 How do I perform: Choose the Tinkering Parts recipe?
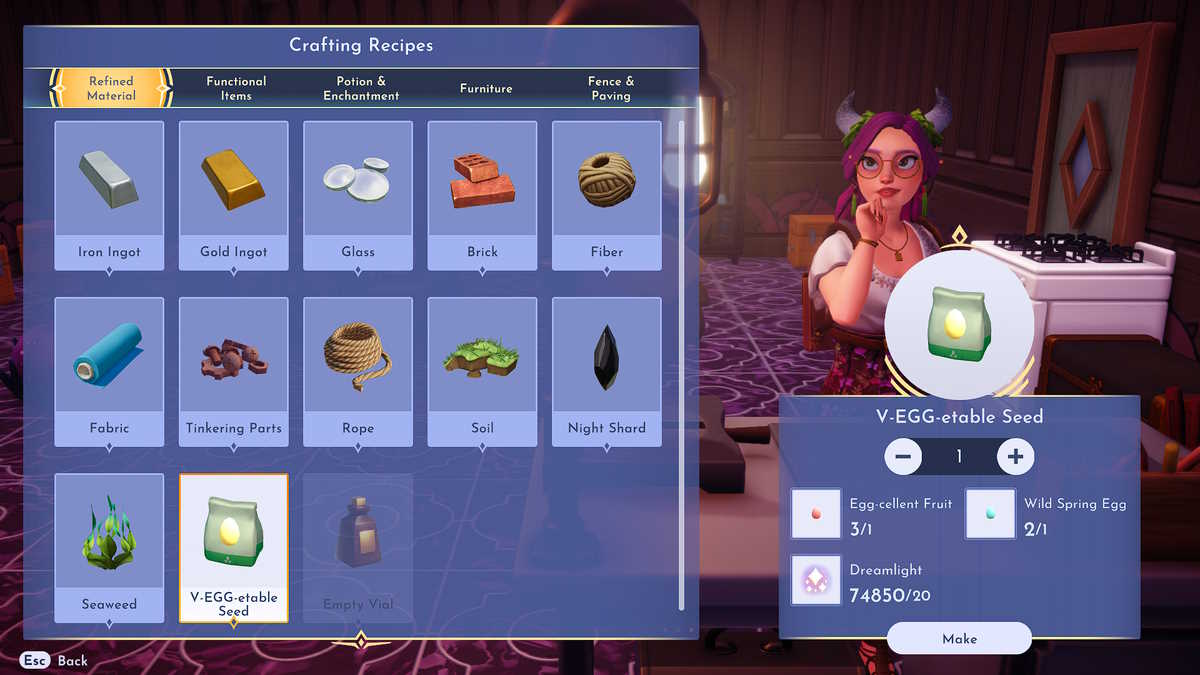[234, 371]
